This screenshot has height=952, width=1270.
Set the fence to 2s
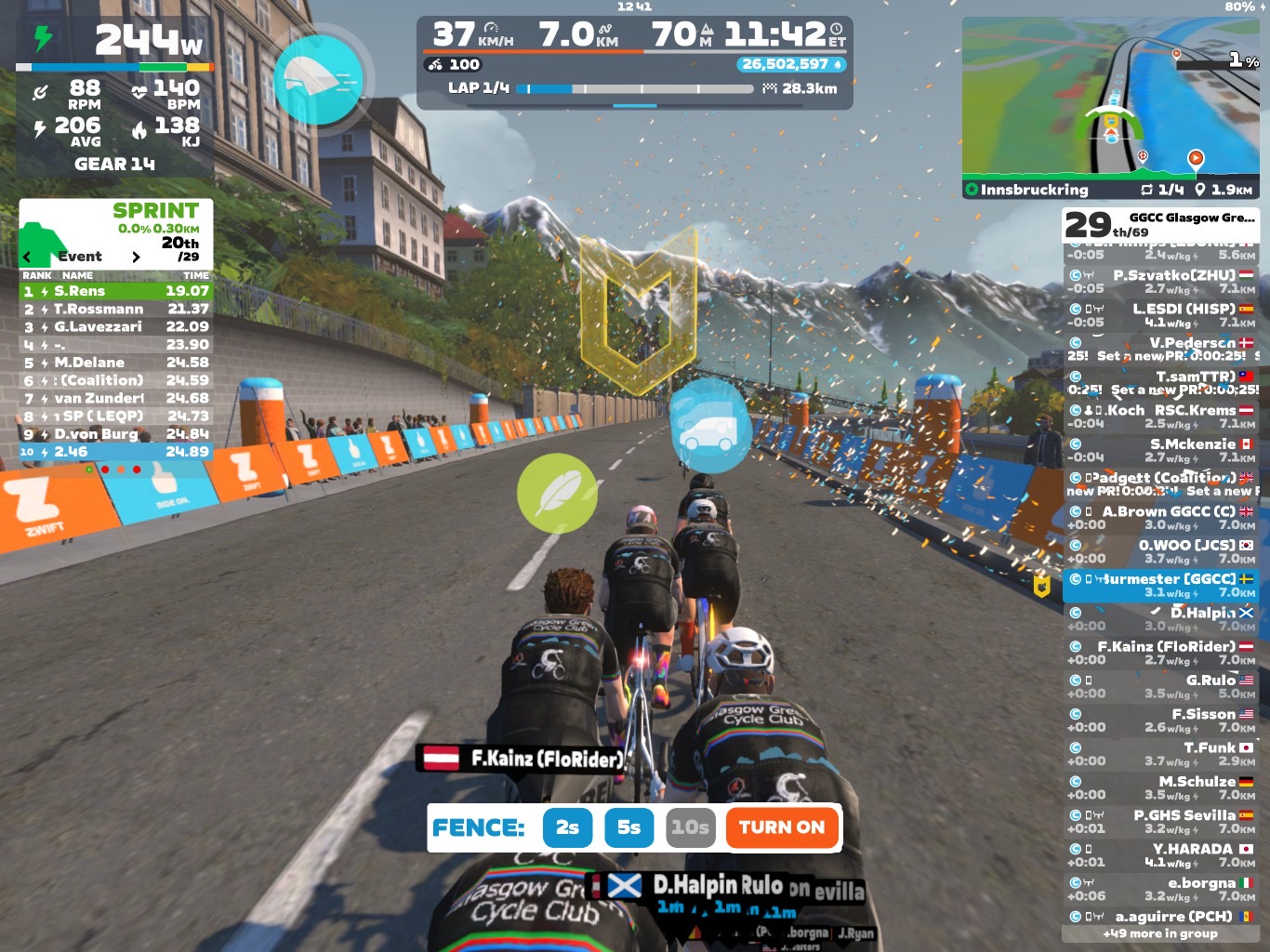(x=567, y=827)
